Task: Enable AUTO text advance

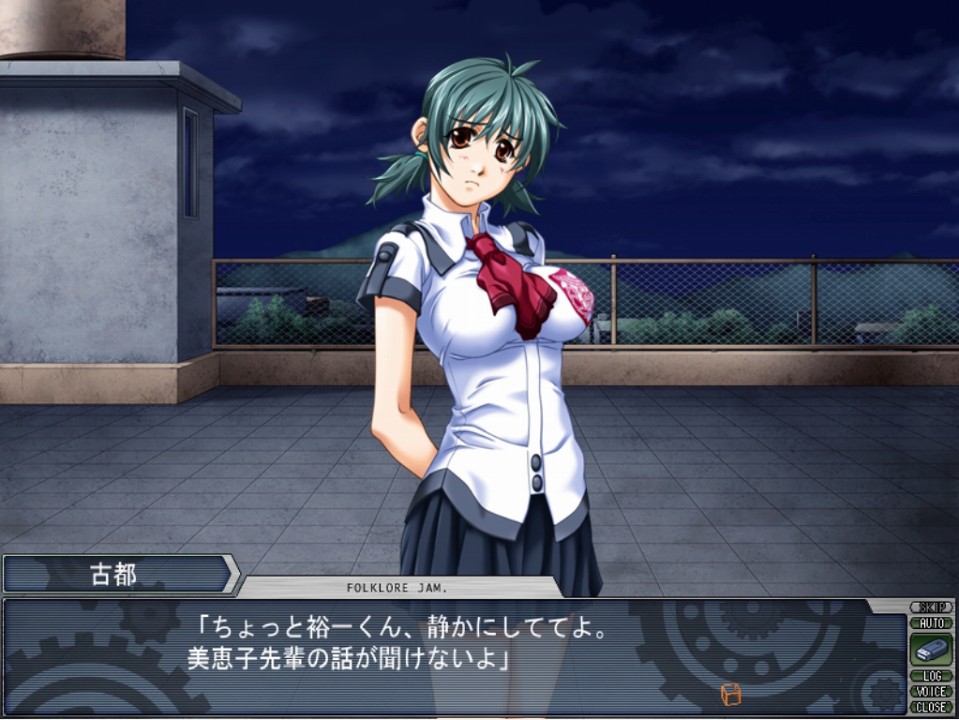Action: (931, 622)
